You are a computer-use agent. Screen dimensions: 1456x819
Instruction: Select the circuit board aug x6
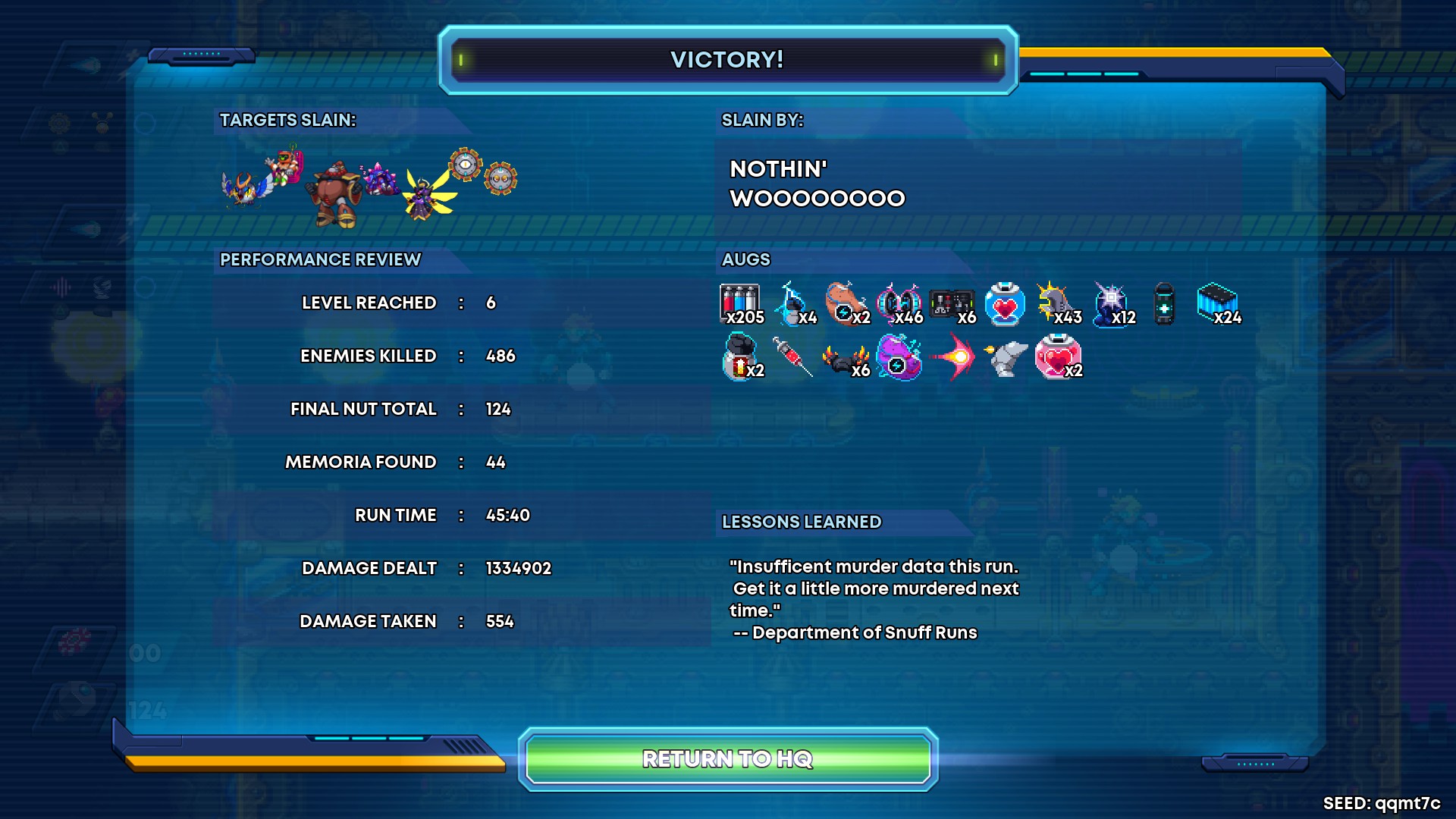[951, 304]
